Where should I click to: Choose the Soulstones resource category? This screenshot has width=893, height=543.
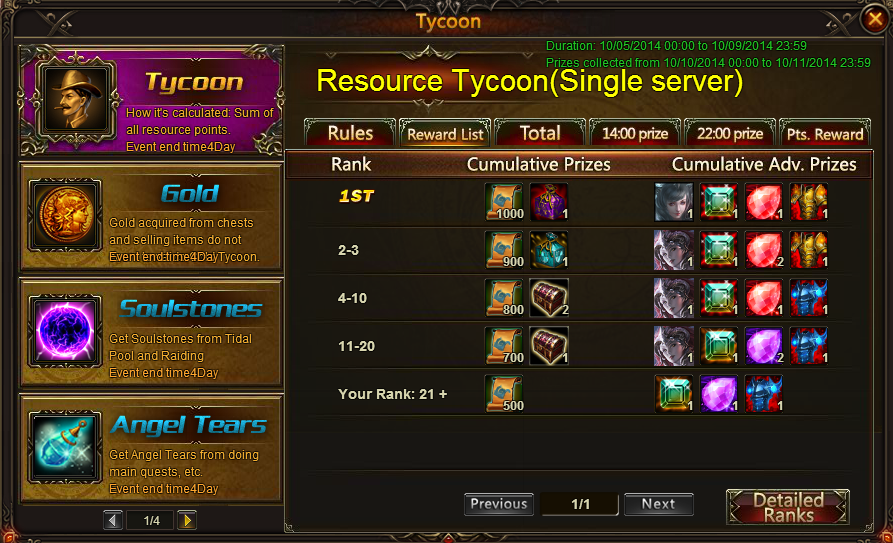point(150,333)
